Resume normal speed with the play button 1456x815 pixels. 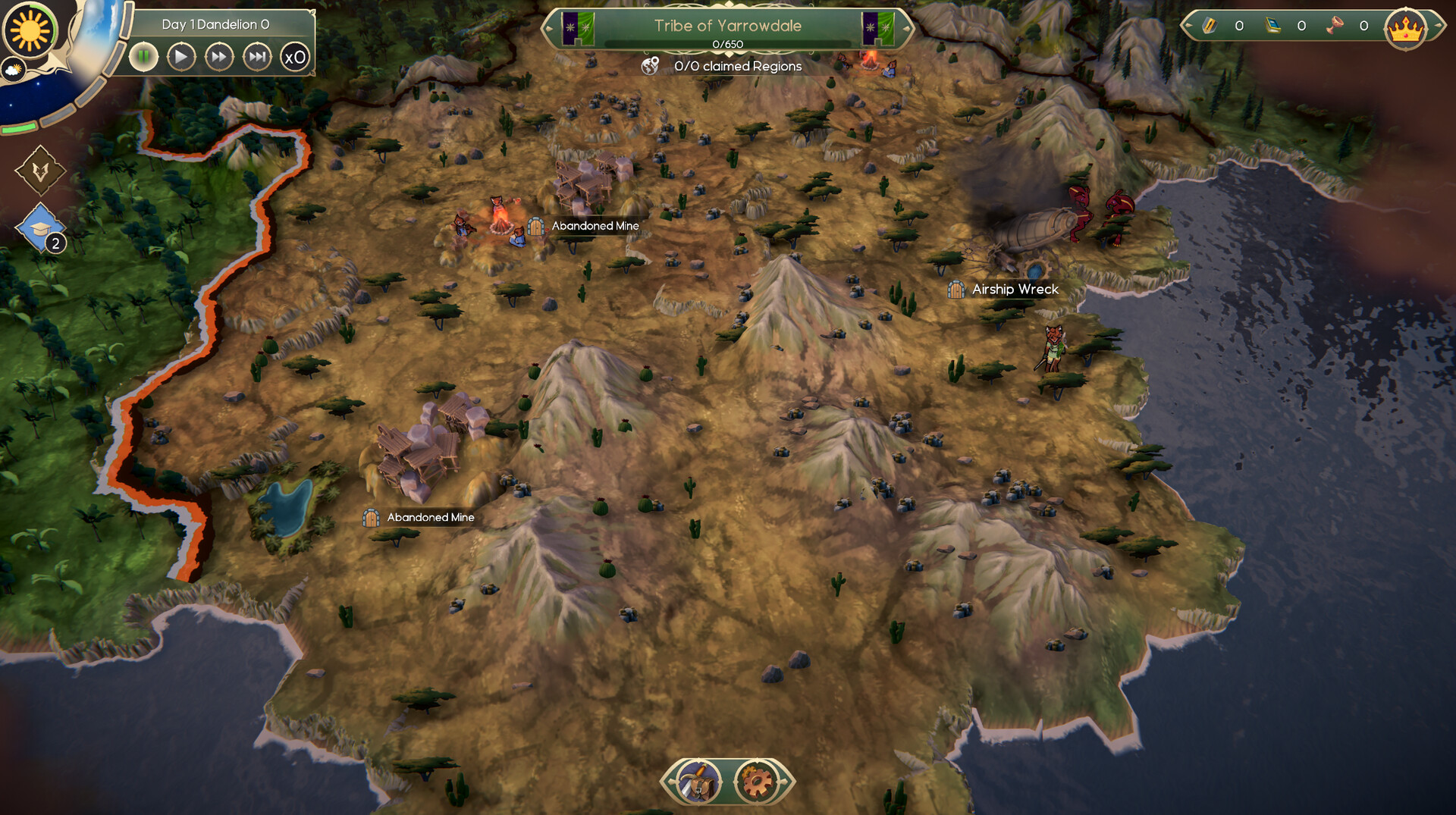[180, 57]
